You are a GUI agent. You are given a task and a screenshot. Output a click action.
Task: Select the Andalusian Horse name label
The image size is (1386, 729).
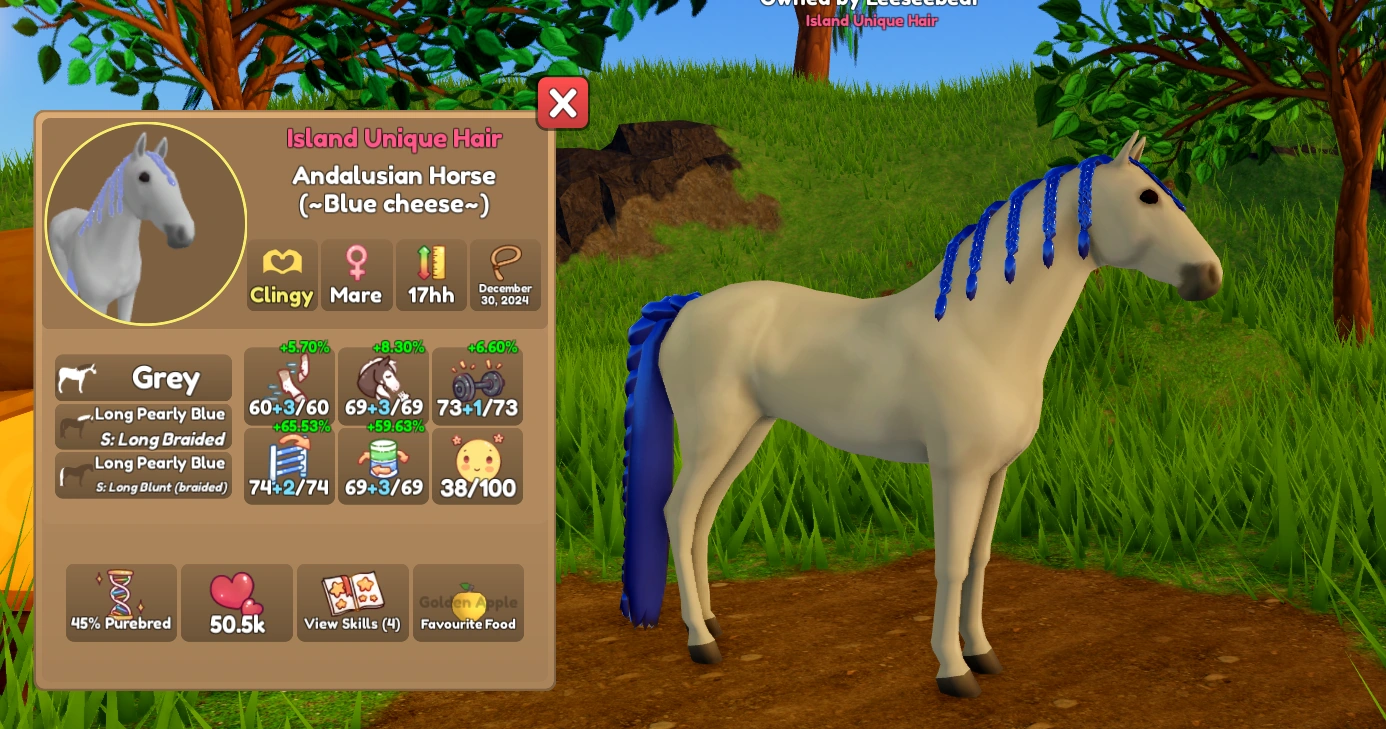tap(392, 176)
